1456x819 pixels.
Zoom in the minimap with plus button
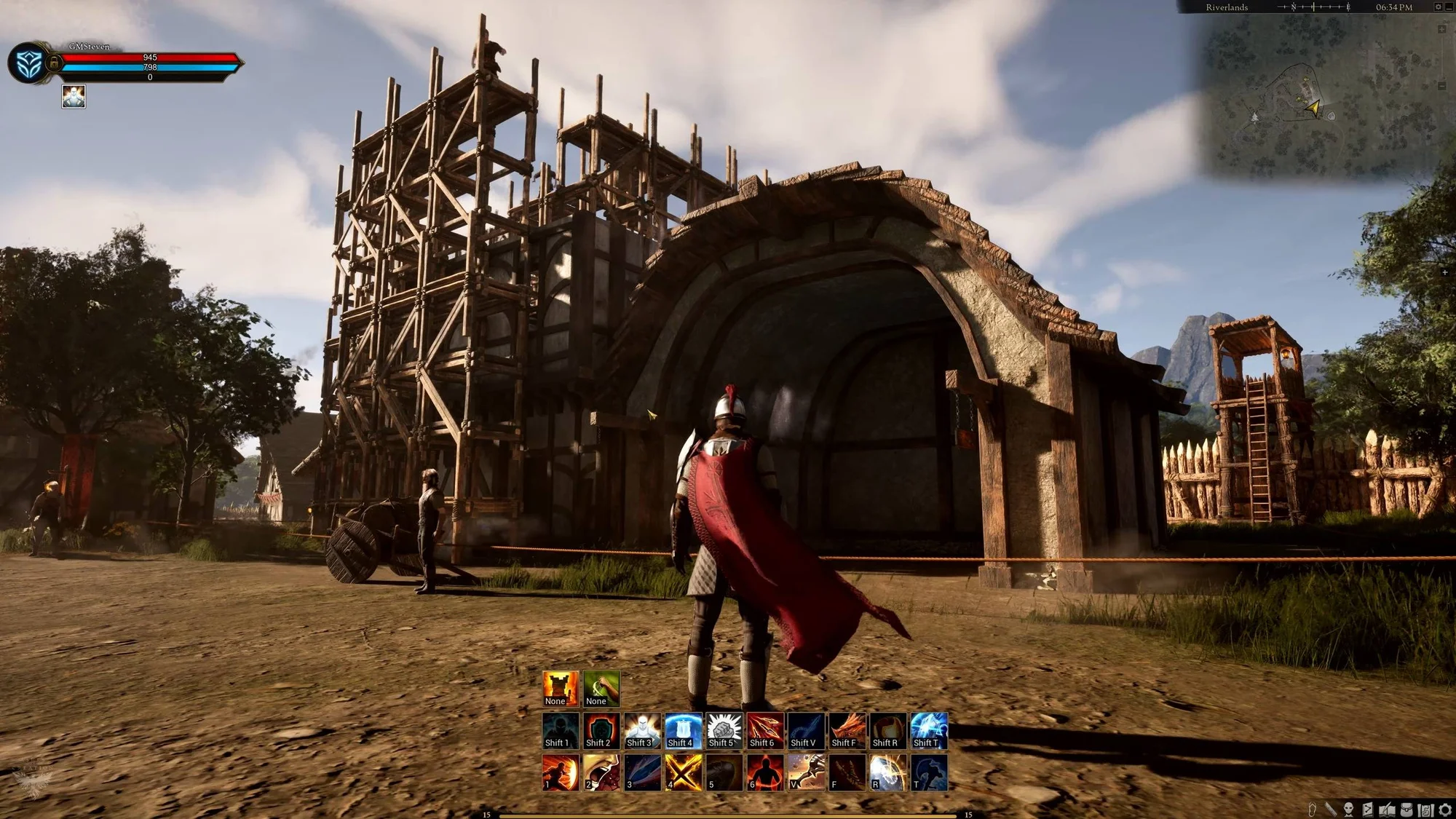(1442, 29)
